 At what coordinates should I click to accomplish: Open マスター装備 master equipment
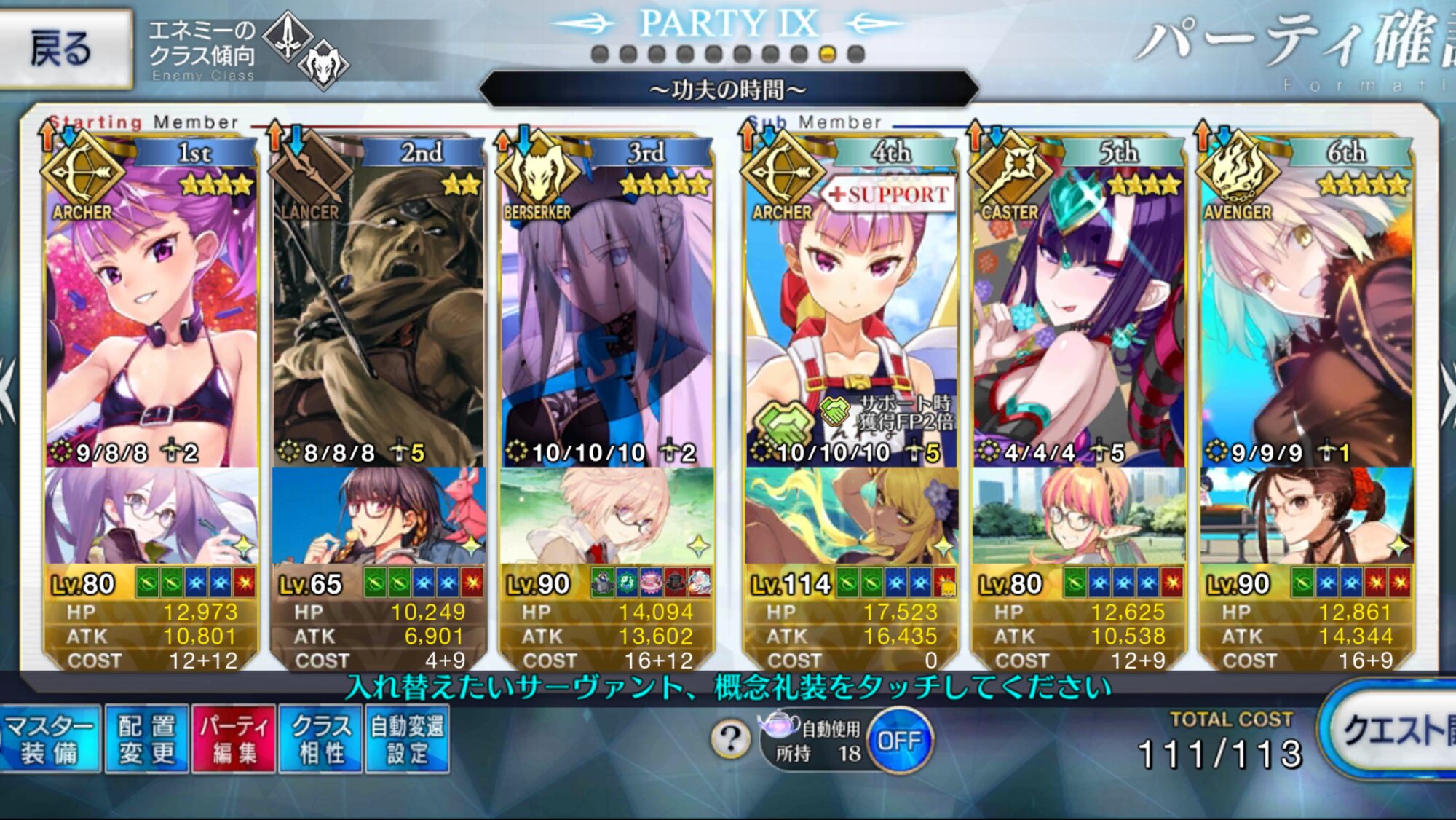(x=50, y=739)
